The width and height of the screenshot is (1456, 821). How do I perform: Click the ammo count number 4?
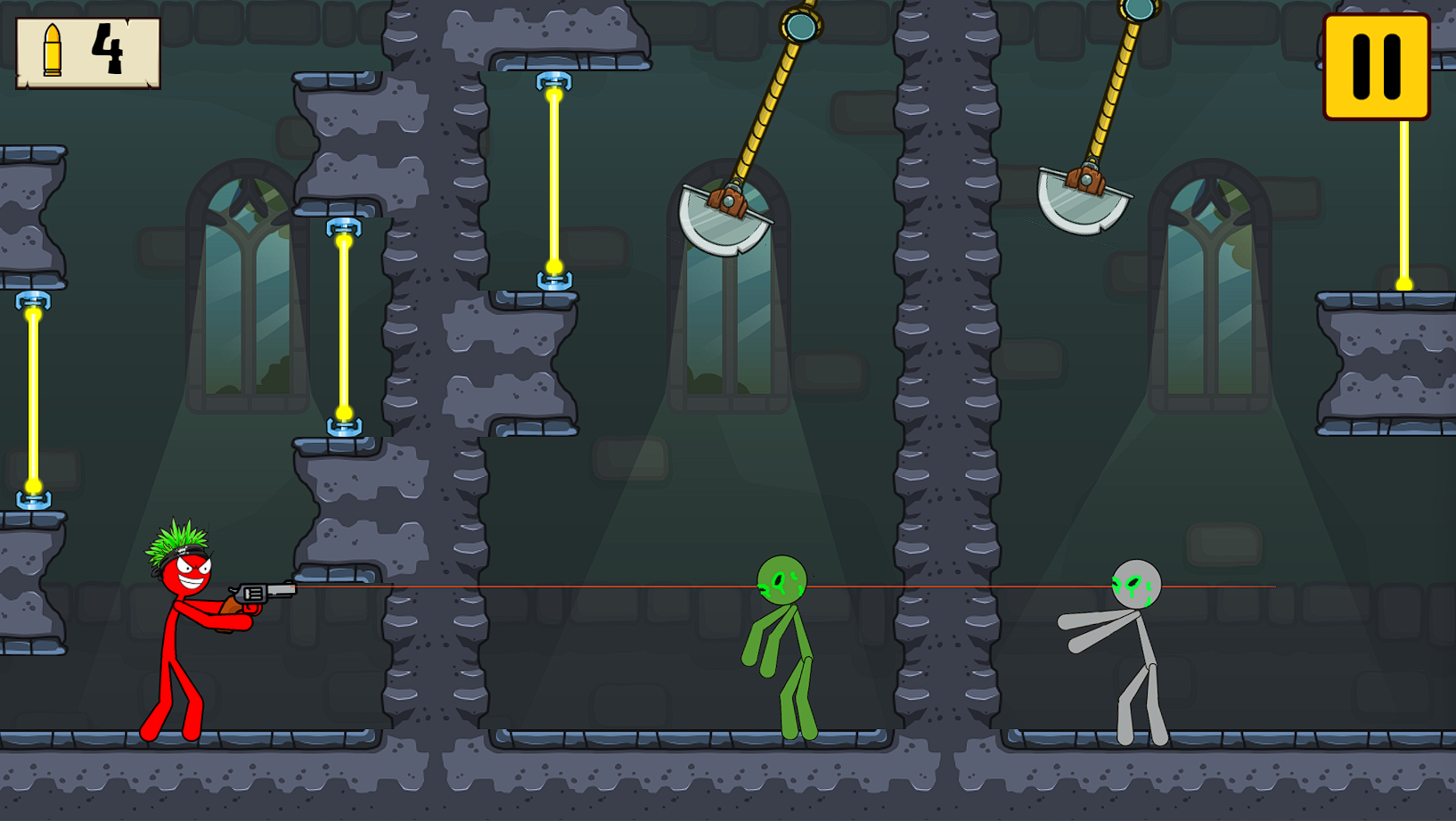pos(109,49)
